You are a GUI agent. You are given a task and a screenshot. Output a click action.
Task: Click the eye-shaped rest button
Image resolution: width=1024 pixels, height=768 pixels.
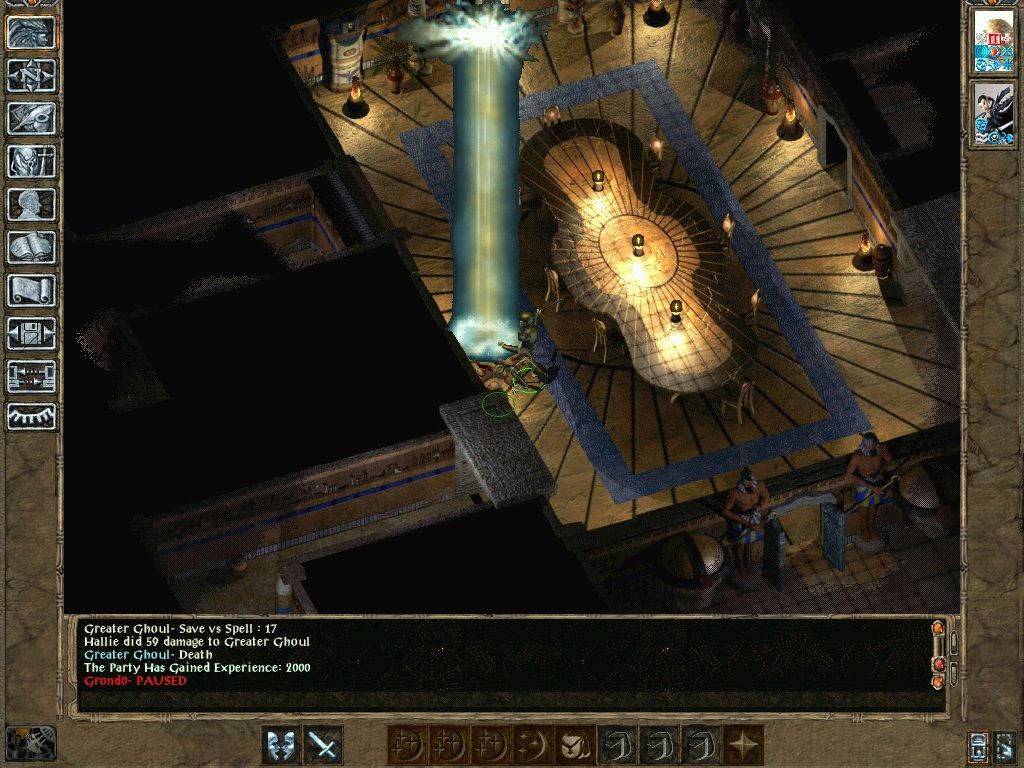pos(32,416)
